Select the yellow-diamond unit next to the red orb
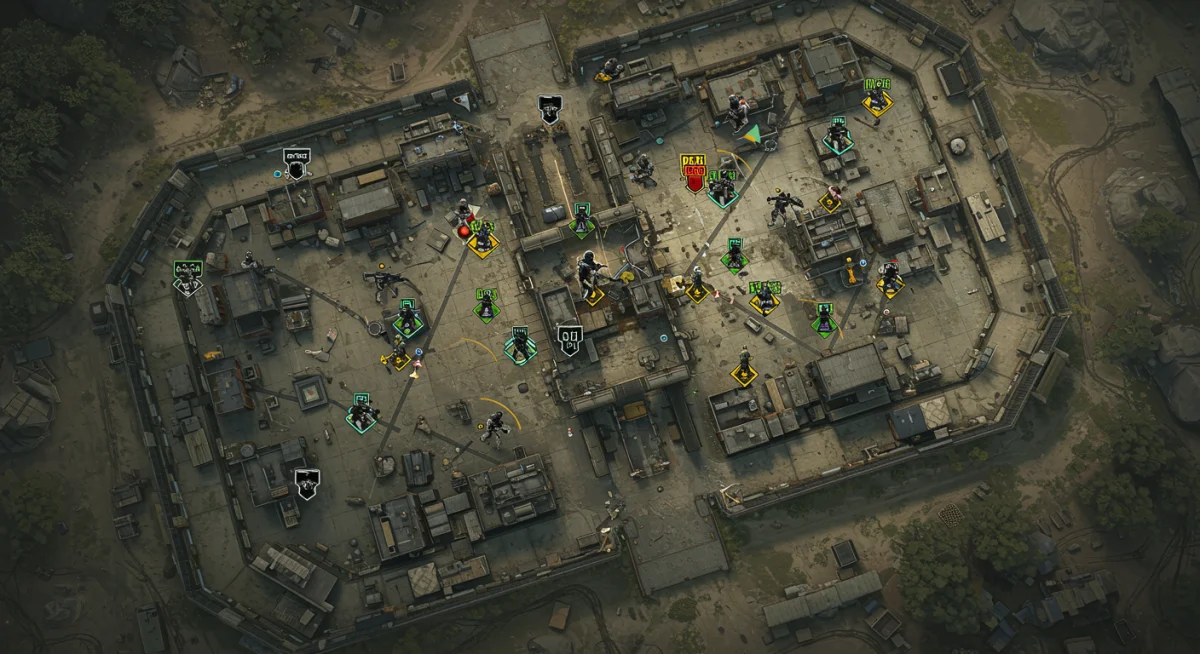 [x=484, y=240]
